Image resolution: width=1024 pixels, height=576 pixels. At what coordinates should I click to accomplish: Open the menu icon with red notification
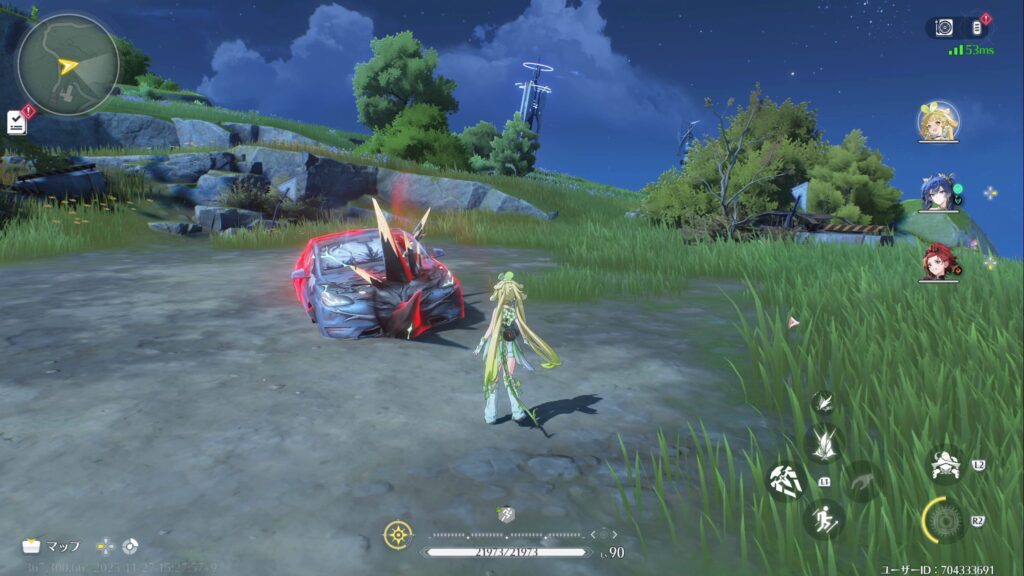pyautogui.click(x=977, y=28)
